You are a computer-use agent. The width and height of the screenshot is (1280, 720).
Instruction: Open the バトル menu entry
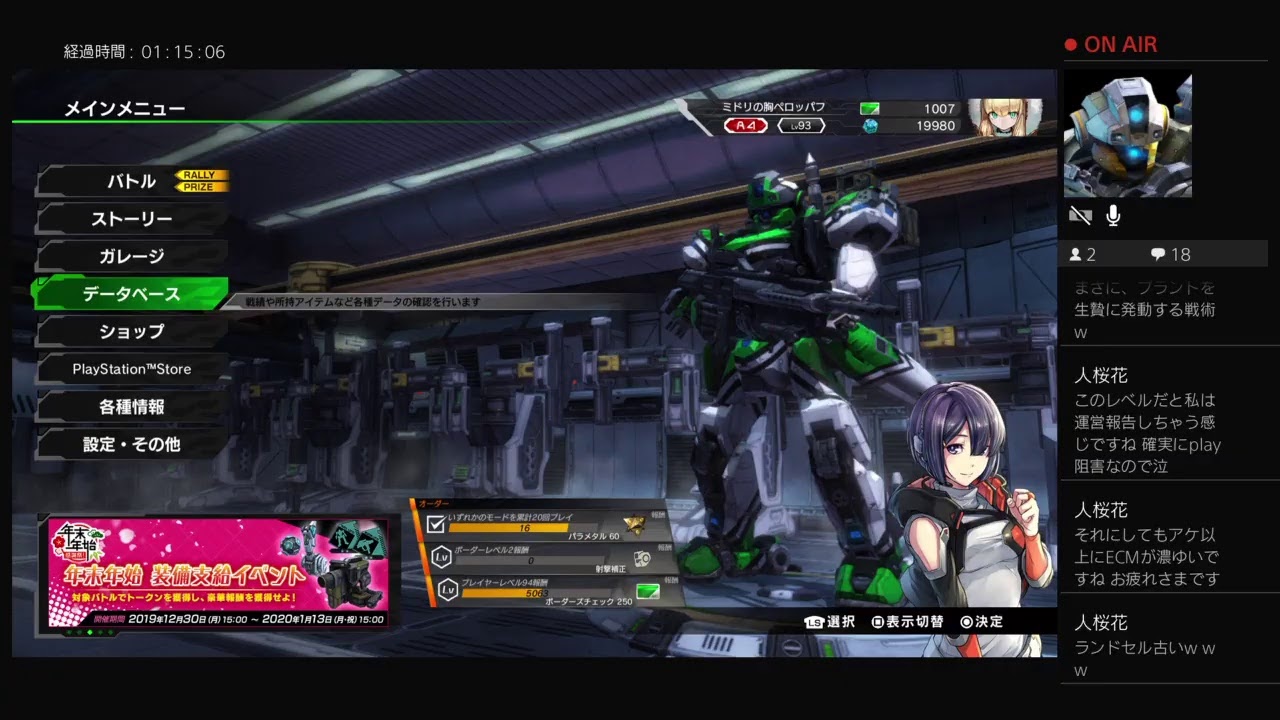coord(132,181)
